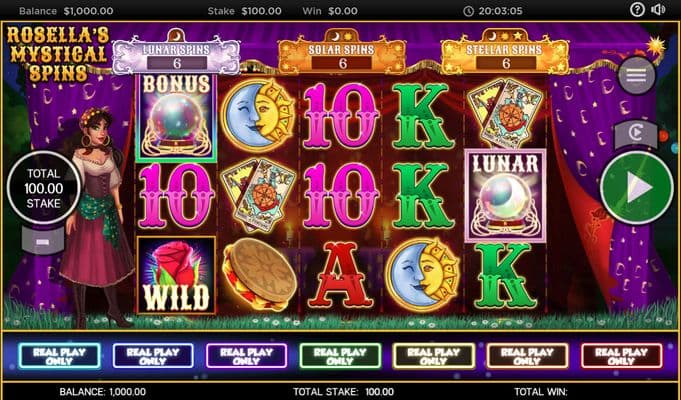
Task: Select the green Real Play Only button
Action: [x=340, y=356]
